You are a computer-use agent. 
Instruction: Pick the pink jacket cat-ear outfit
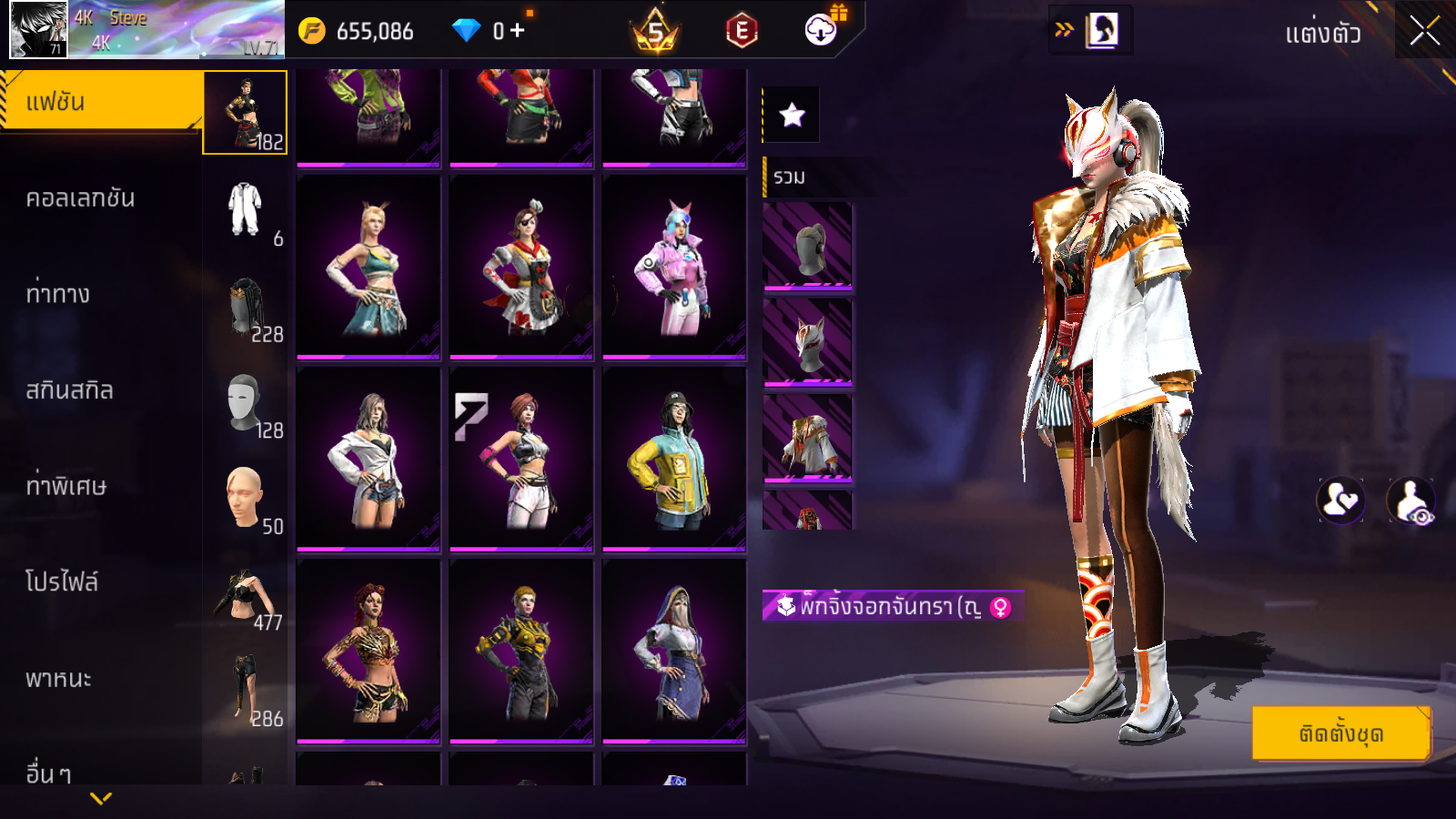click(x=674, y=268)
